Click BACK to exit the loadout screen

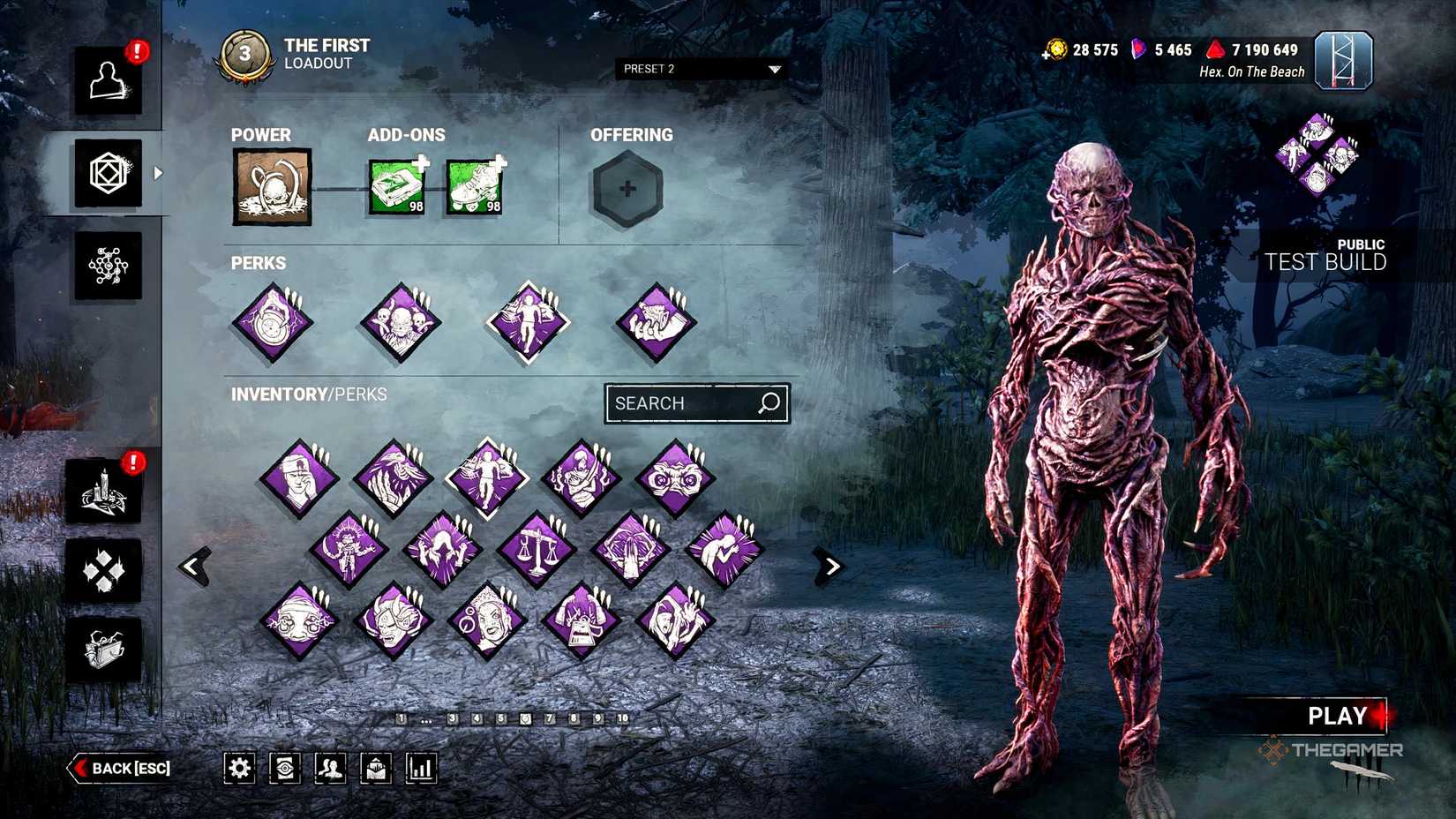tap(119, 769)
